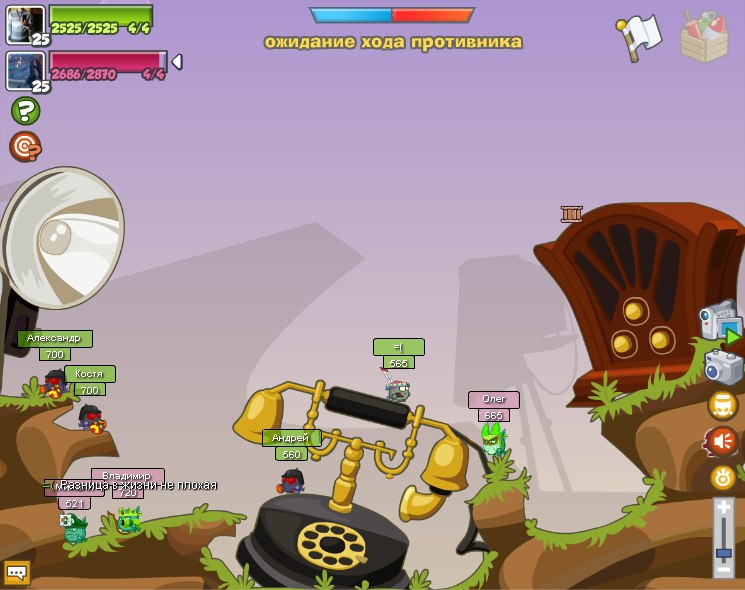Click the round hat-face button
Image resolution: width=745 pixels, height=590 pixels.
[x=723, y=405]
